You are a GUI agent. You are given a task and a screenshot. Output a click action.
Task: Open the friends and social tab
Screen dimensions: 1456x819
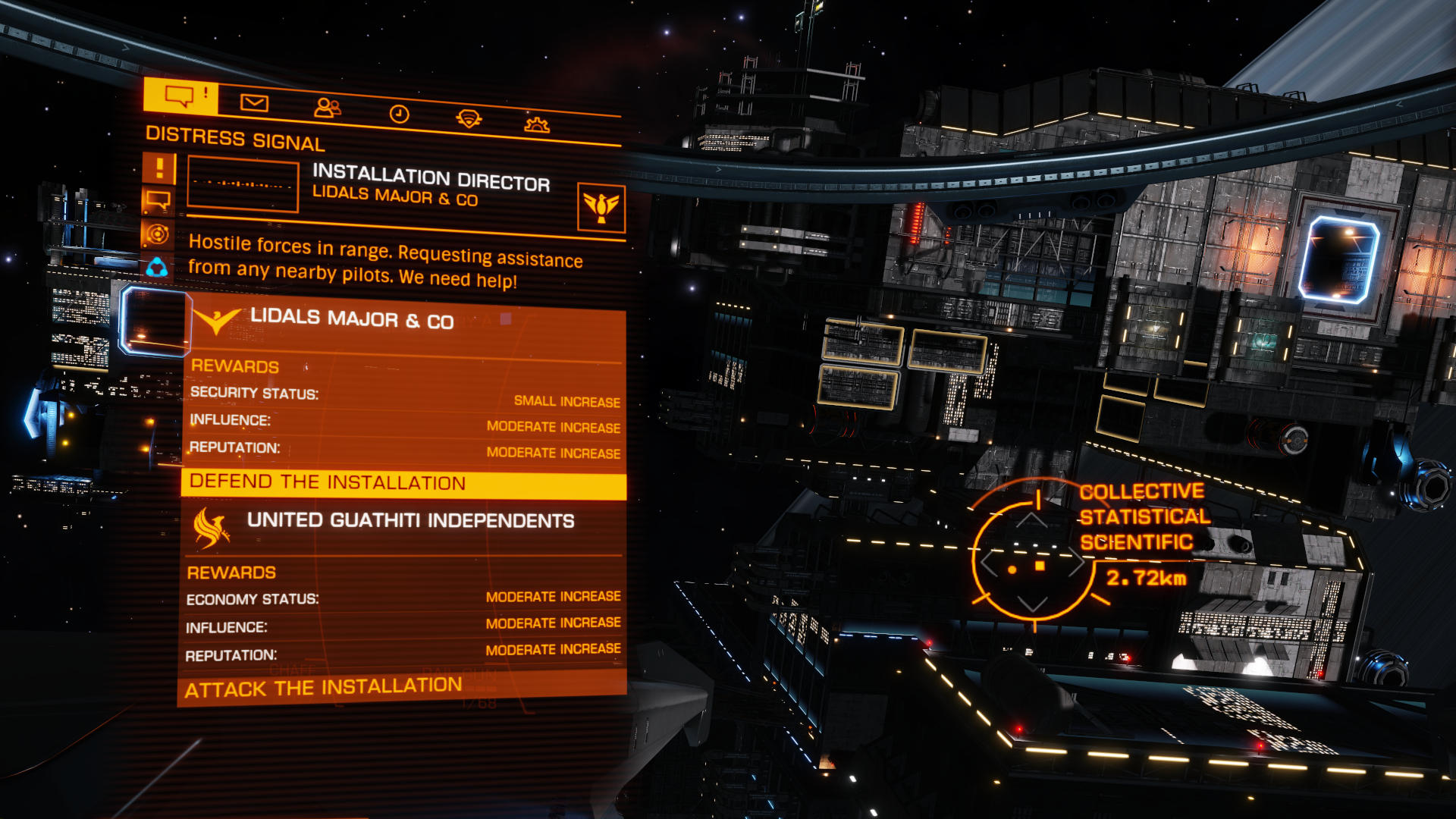(x=327, y=108)
